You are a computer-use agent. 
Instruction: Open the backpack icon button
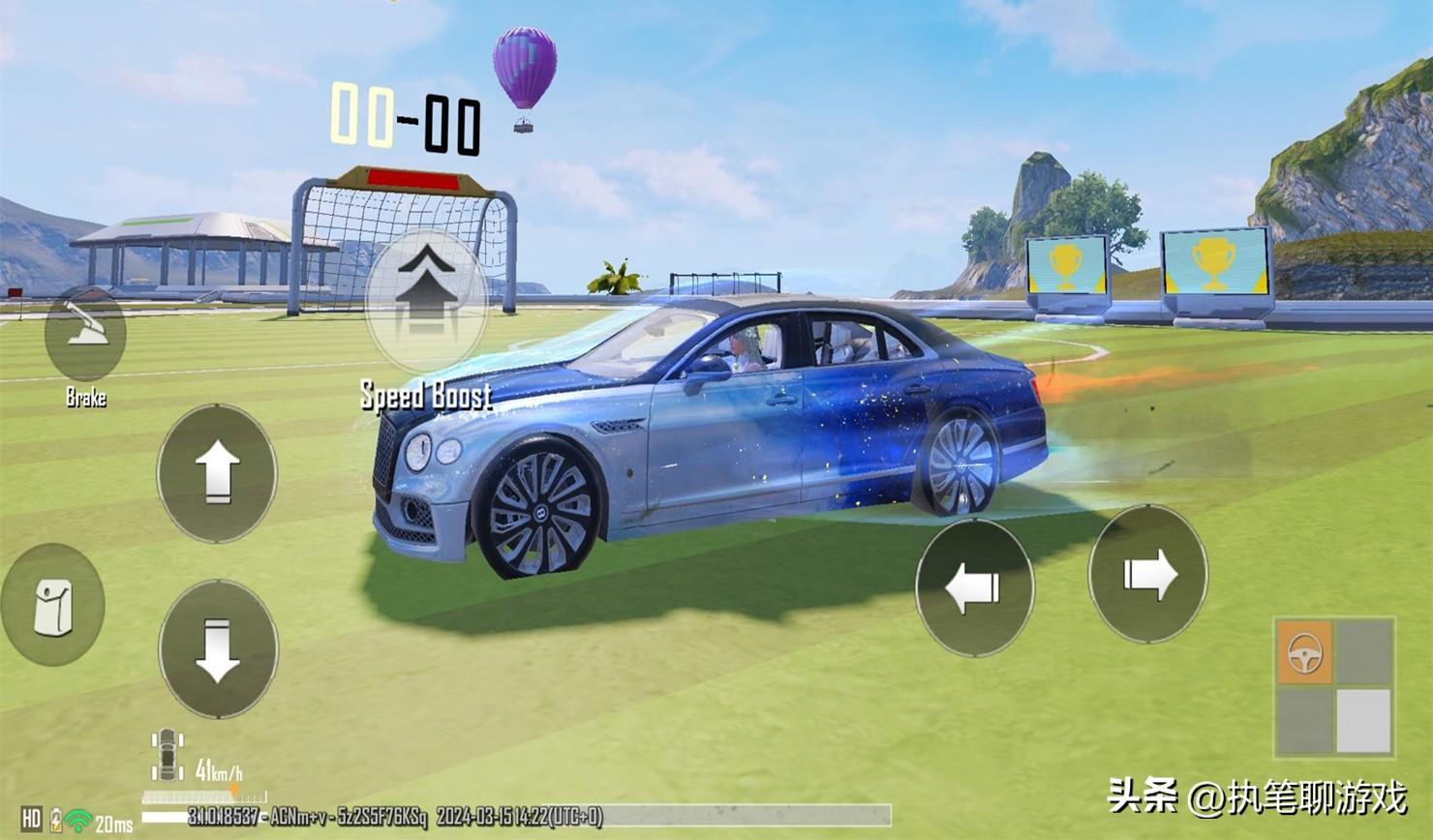pos(53,606)
